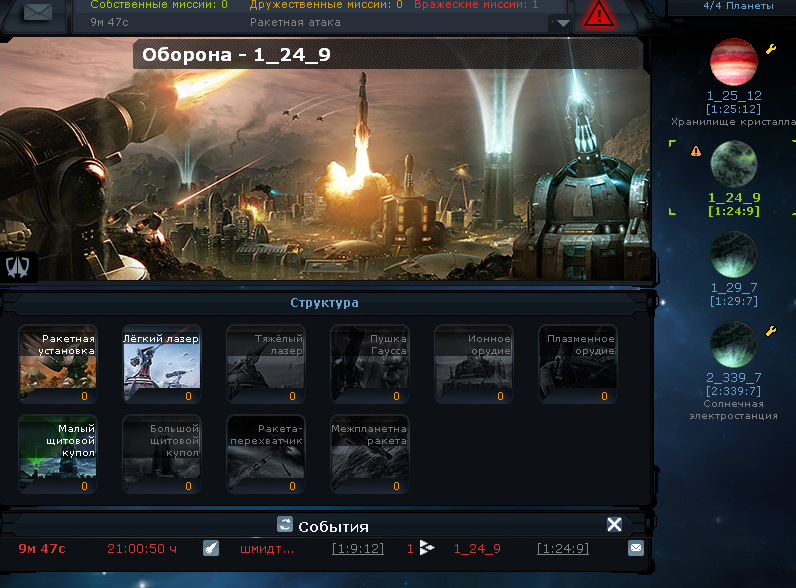Select the Пушка Гаусса tile
The image size is (796, 588).
tap(369, 363)
